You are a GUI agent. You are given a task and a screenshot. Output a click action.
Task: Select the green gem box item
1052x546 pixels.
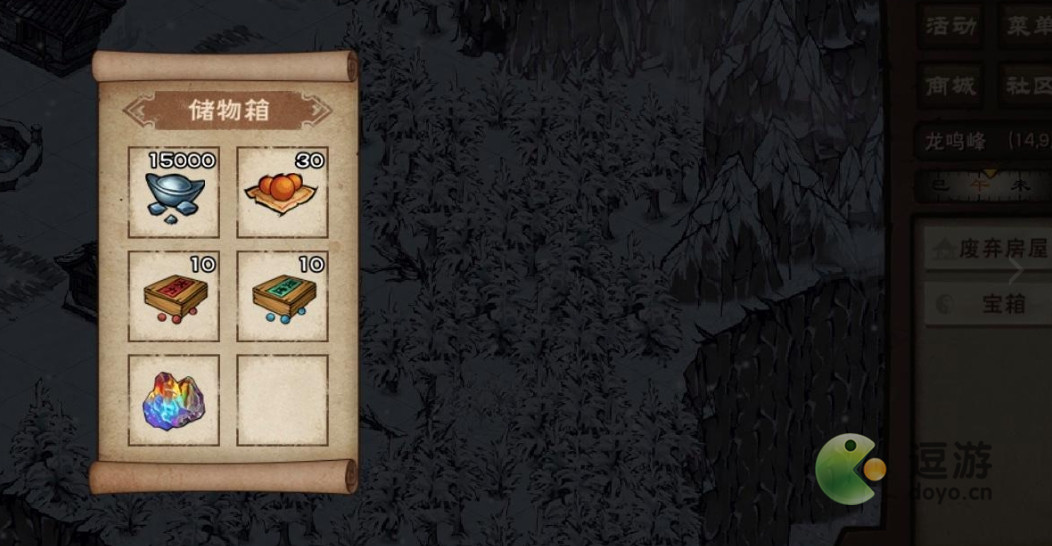(282, 296)
